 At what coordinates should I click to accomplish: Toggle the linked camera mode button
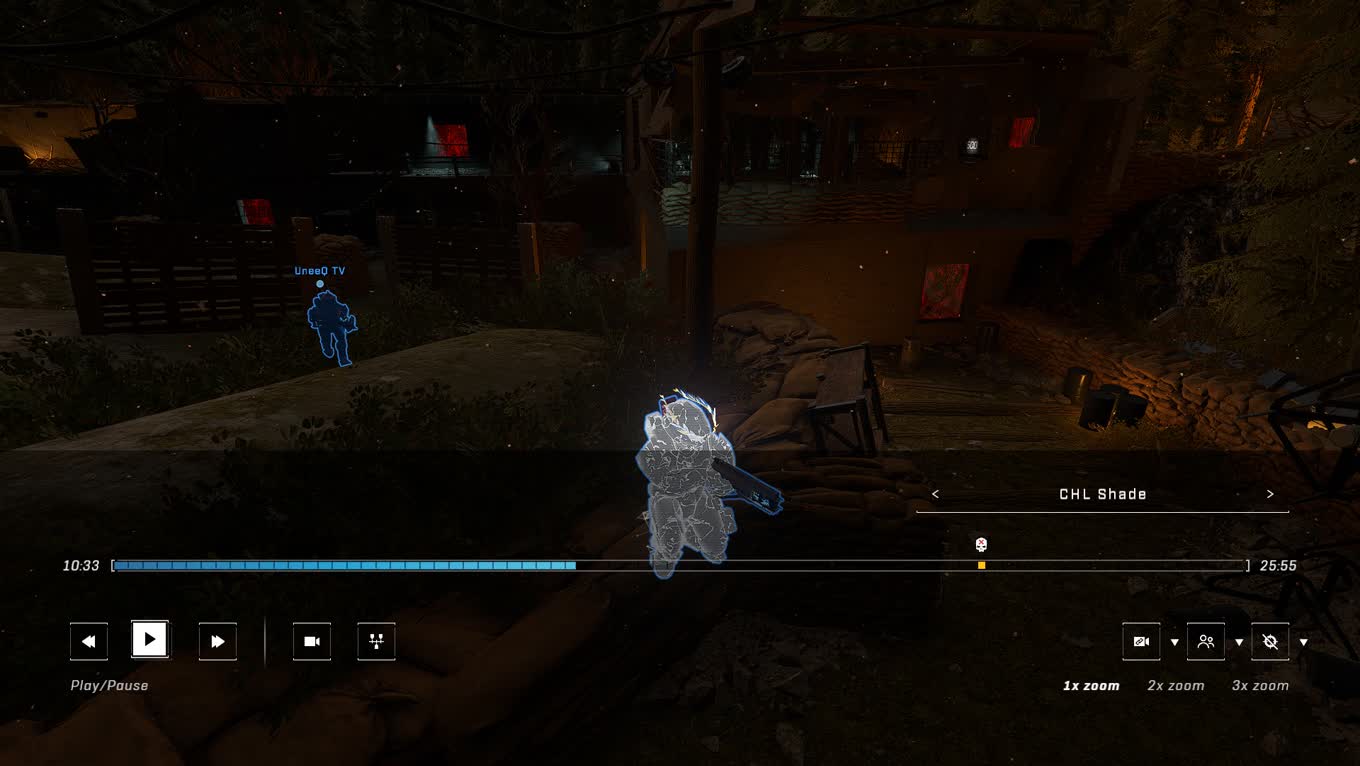pyautogui.click(x=1141, y=641)
